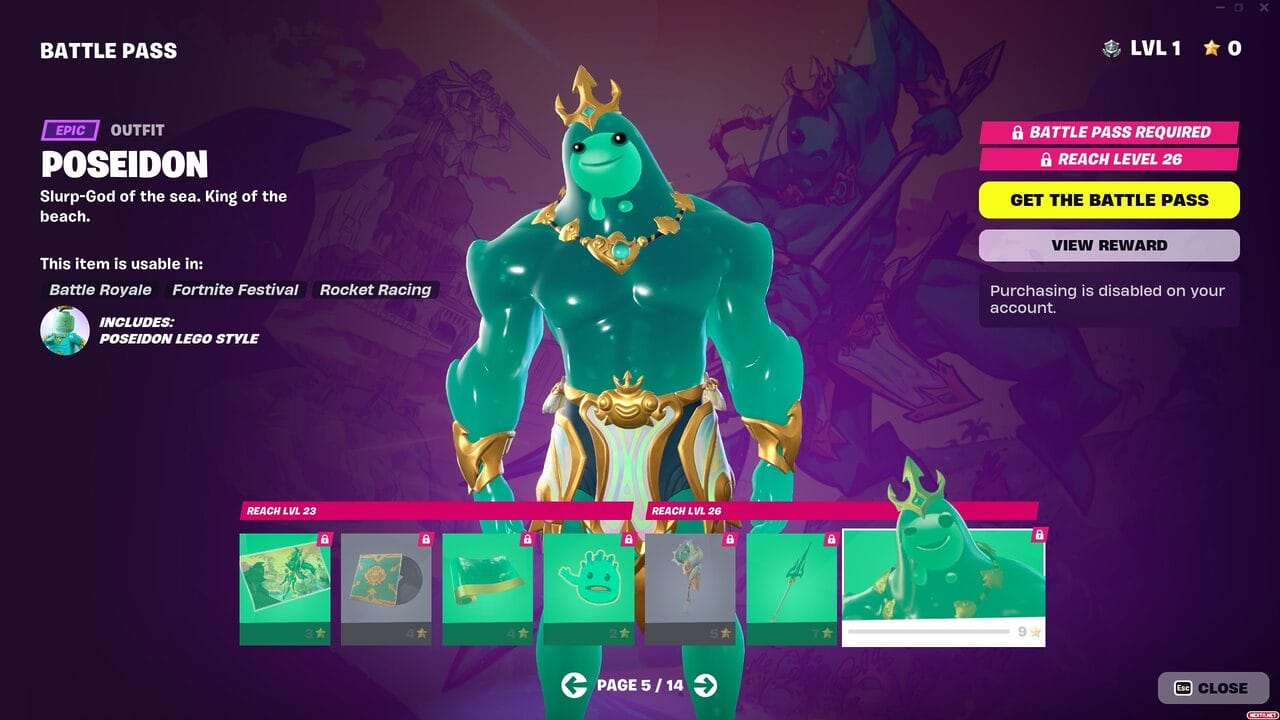
Task: Select the music disc reward thumbnail
Action: pyautogui.click(x=385, y=585)
